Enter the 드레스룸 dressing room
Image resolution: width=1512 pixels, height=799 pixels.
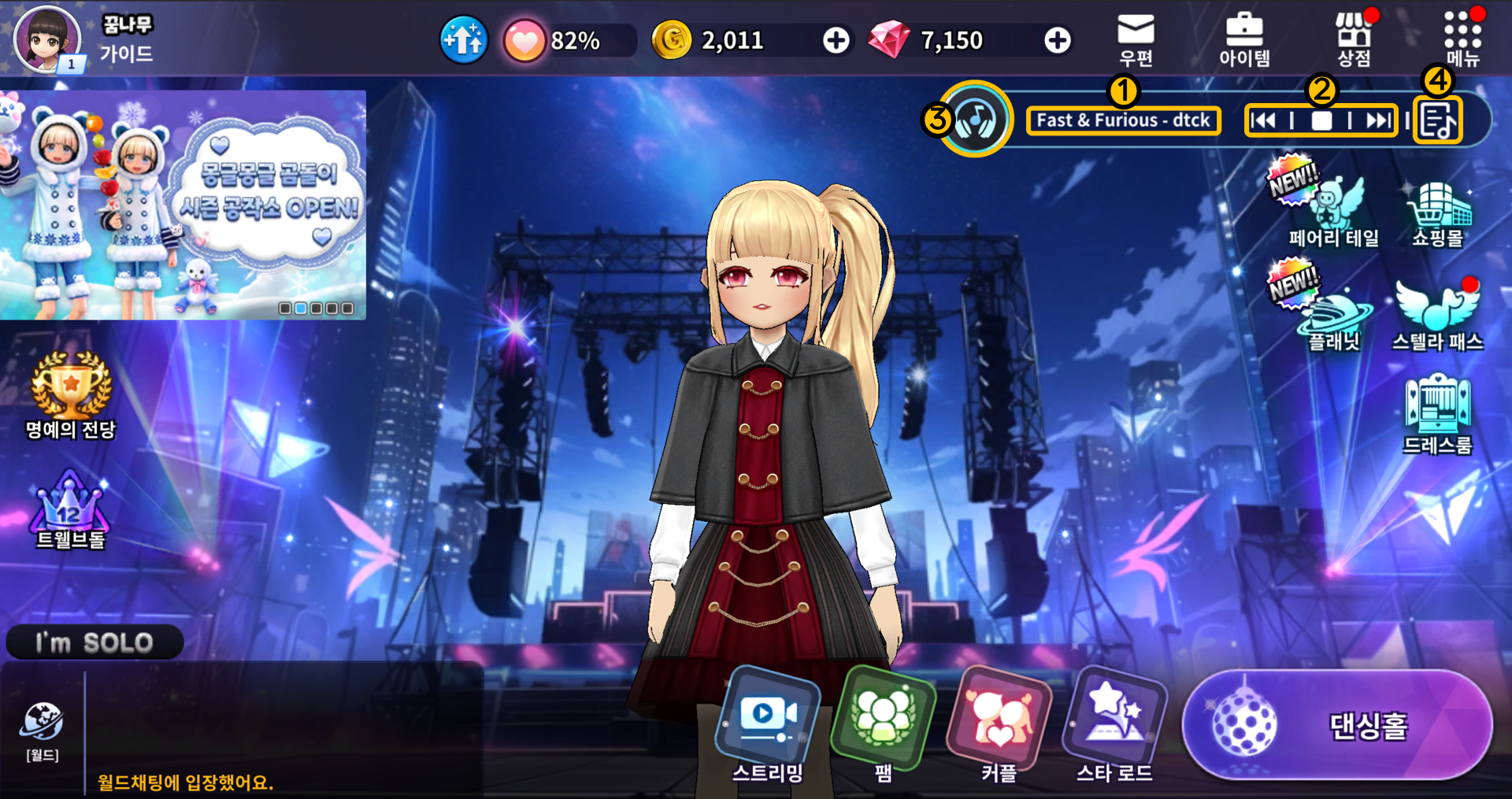point(1438,413)
